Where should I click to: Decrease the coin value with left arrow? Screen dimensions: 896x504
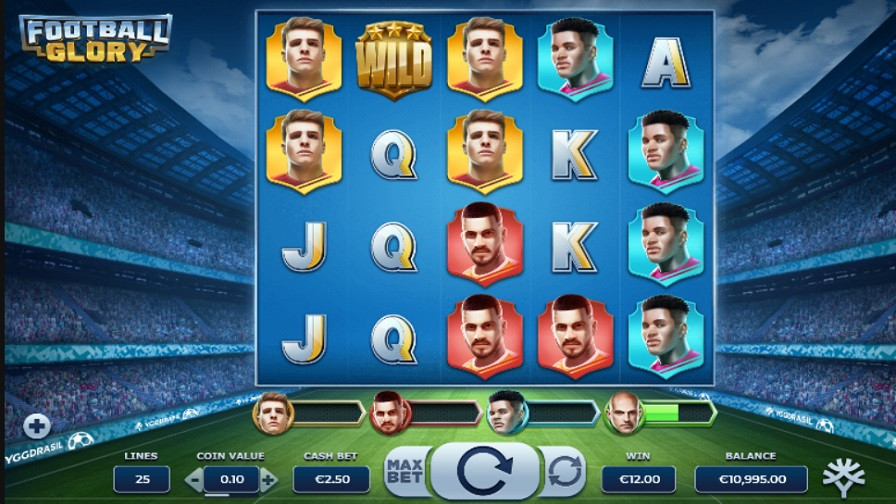click(193, 480)
